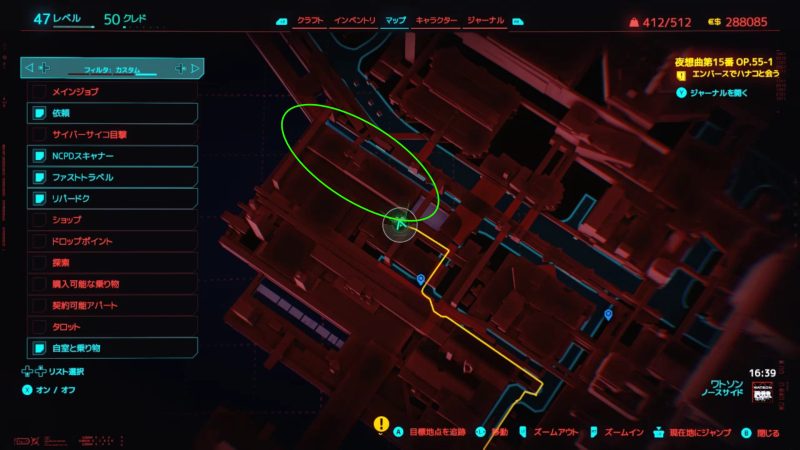Switch to the クラフト tab

click(307, 20)
